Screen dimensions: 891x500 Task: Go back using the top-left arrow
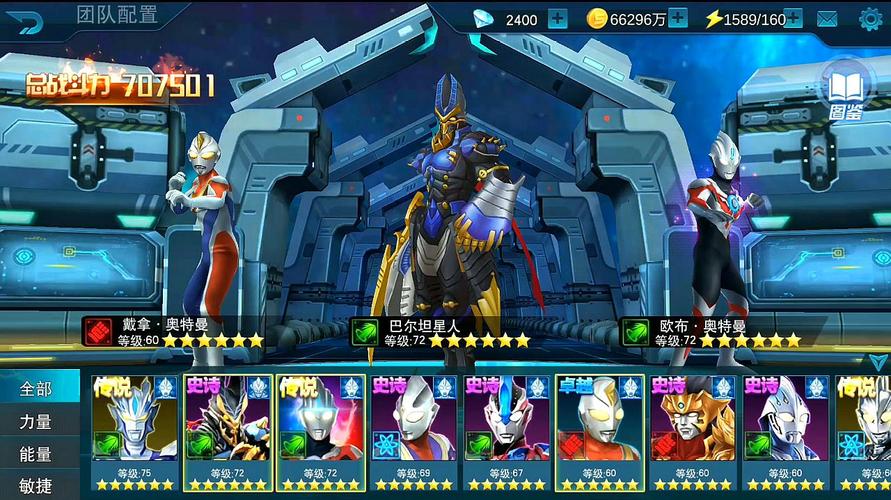pos(30,19)
